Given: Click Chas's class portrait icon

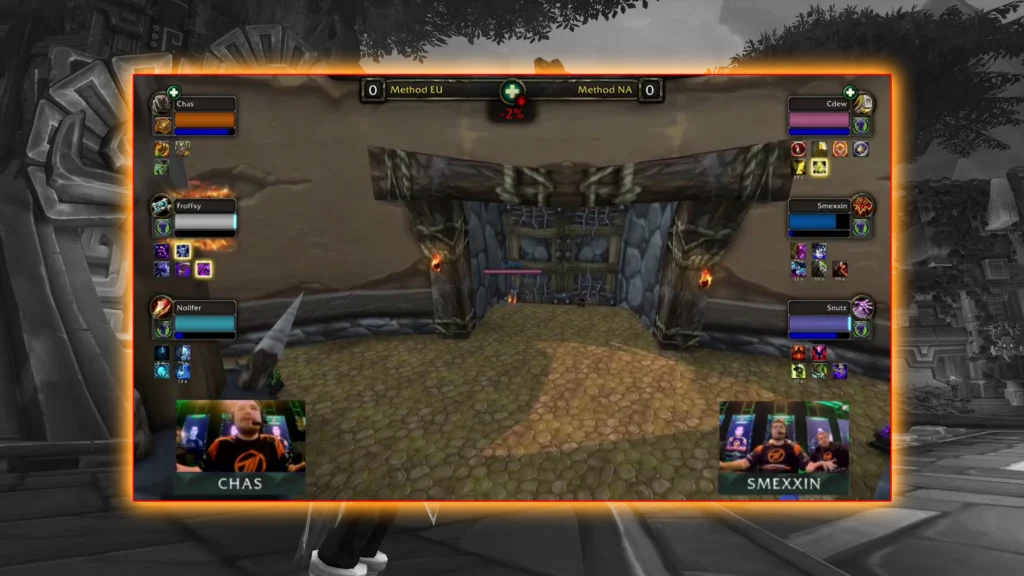Looking at the screenshot, I should tap(162, 104).
